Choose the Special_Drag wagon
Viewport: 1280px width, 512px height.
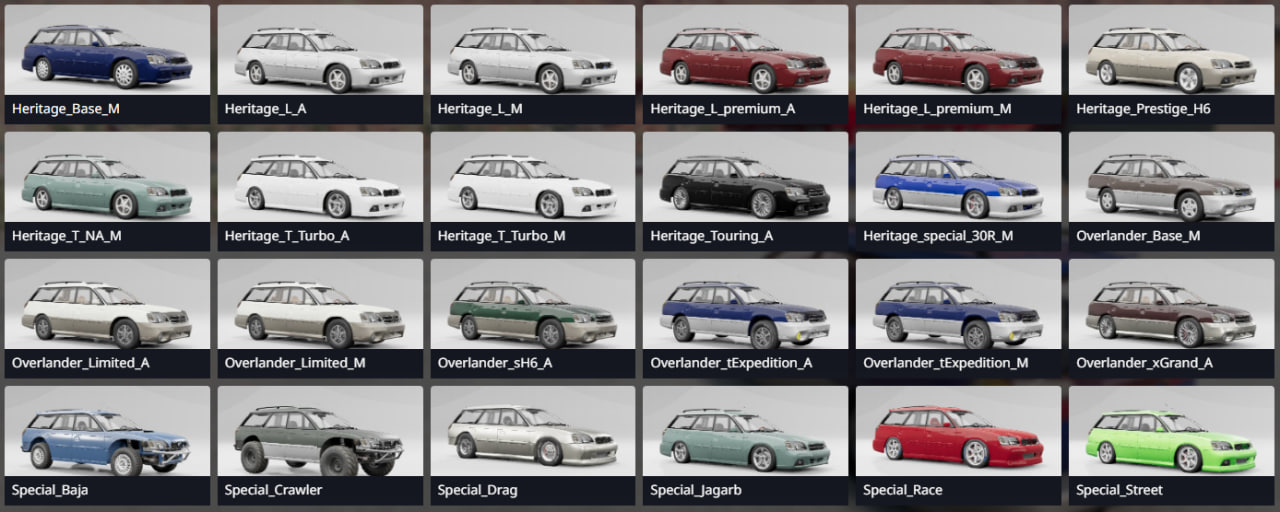click(533, 441)
